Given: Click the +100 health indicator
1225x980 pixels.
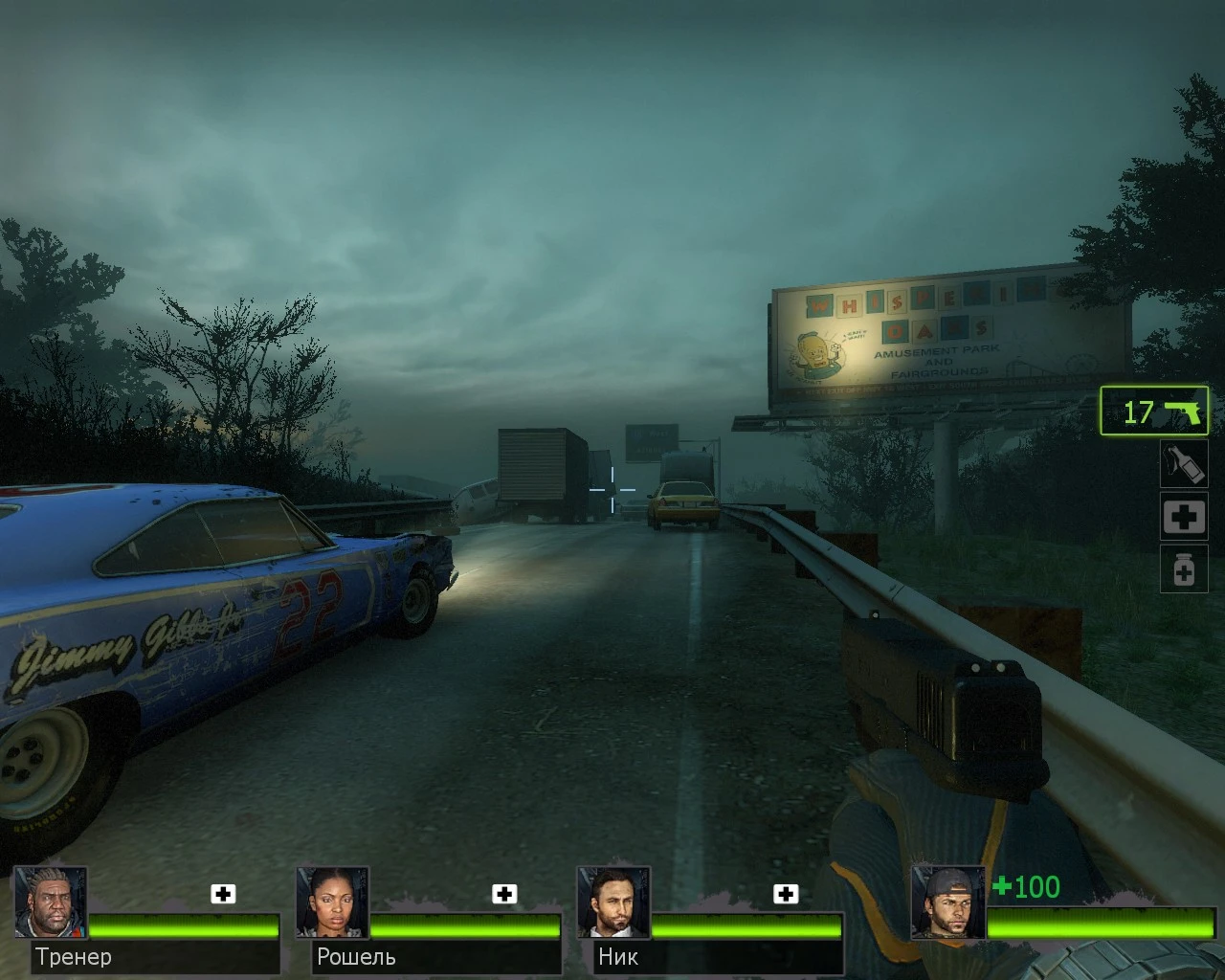Looking at the screenshot, I should click(1027, 888).
